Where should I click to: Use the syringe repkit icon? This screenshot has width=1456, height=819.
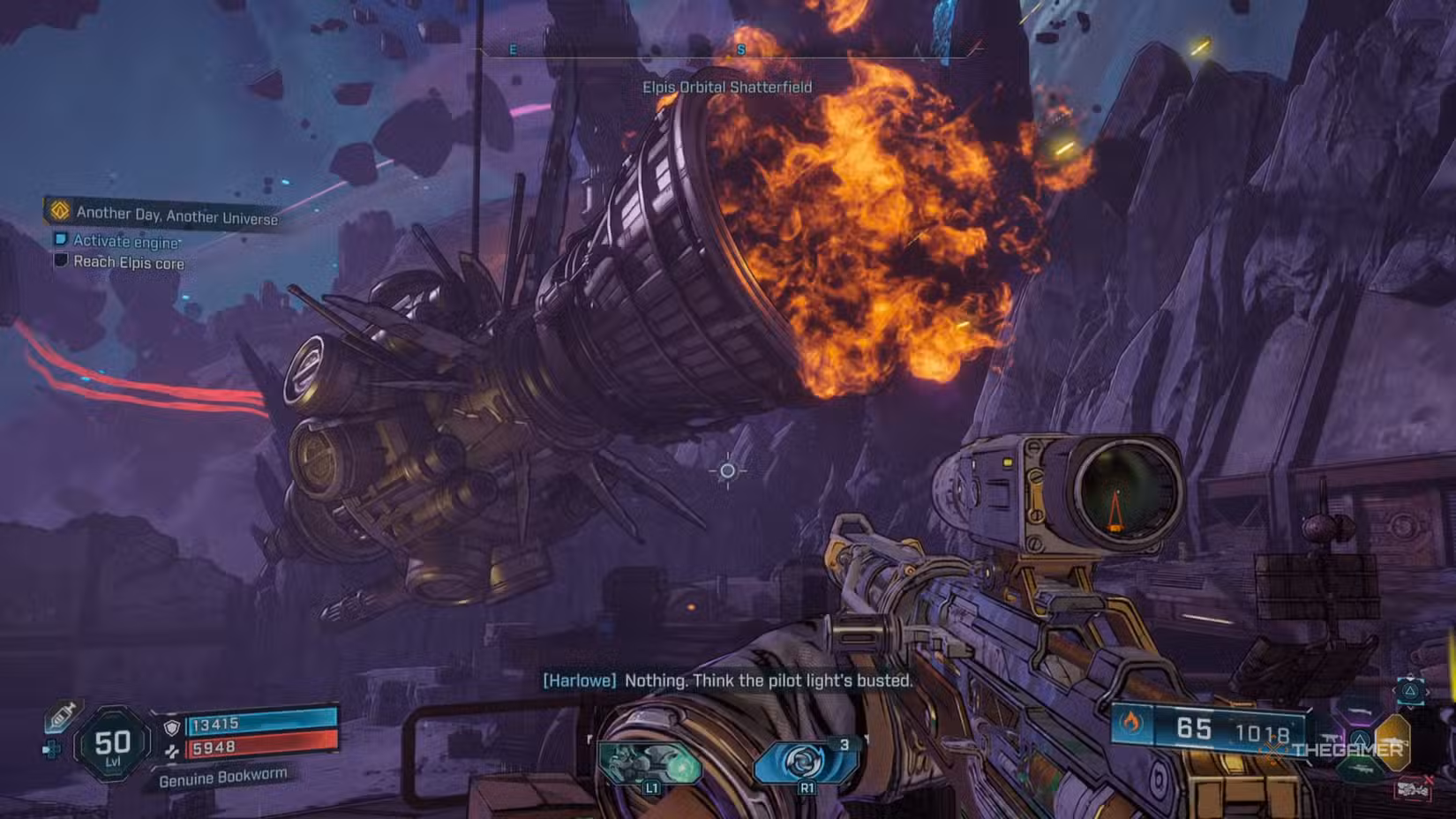pos(61,716)
